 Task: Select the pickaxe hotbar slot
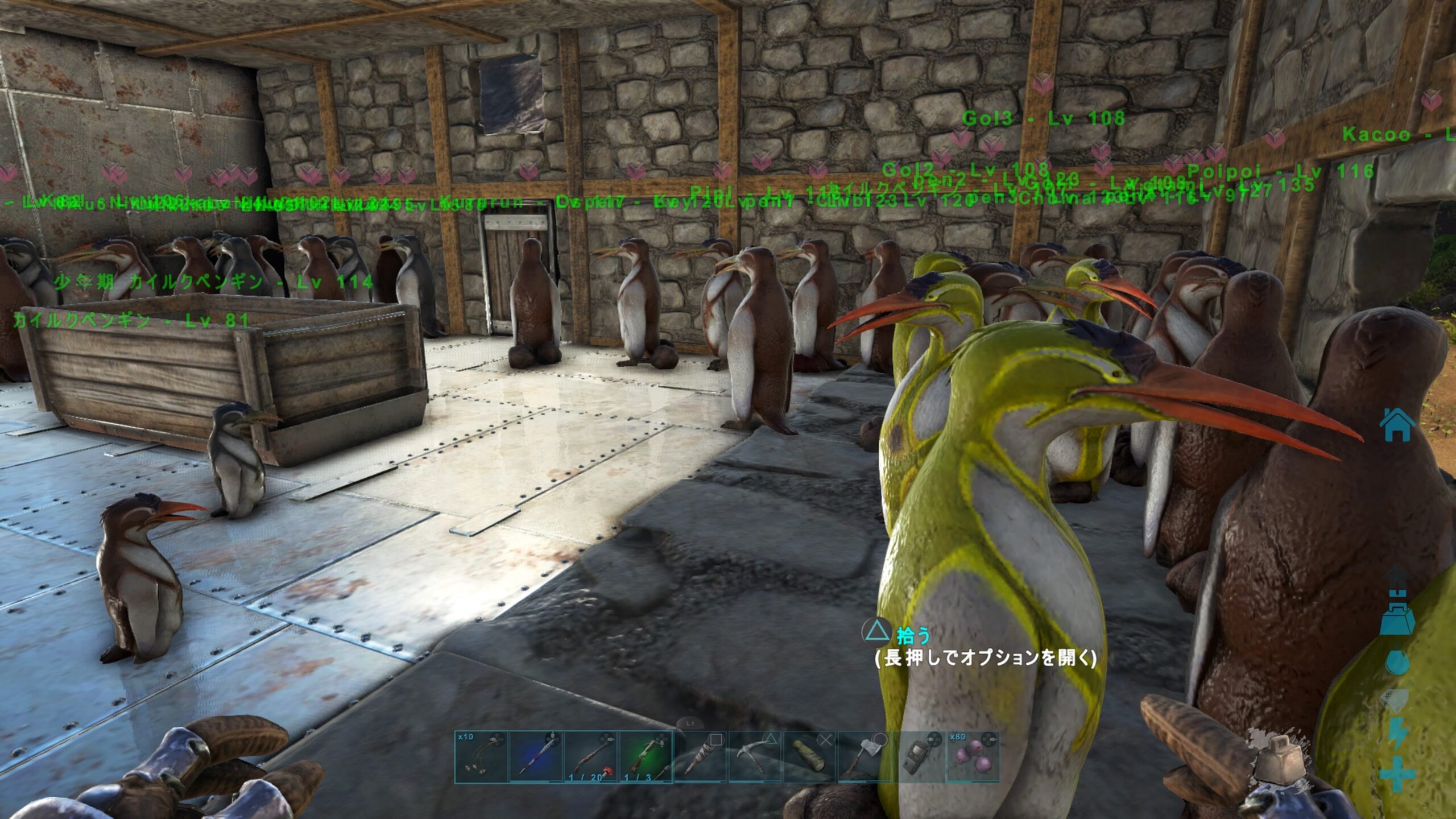click(x=755, y=757)
